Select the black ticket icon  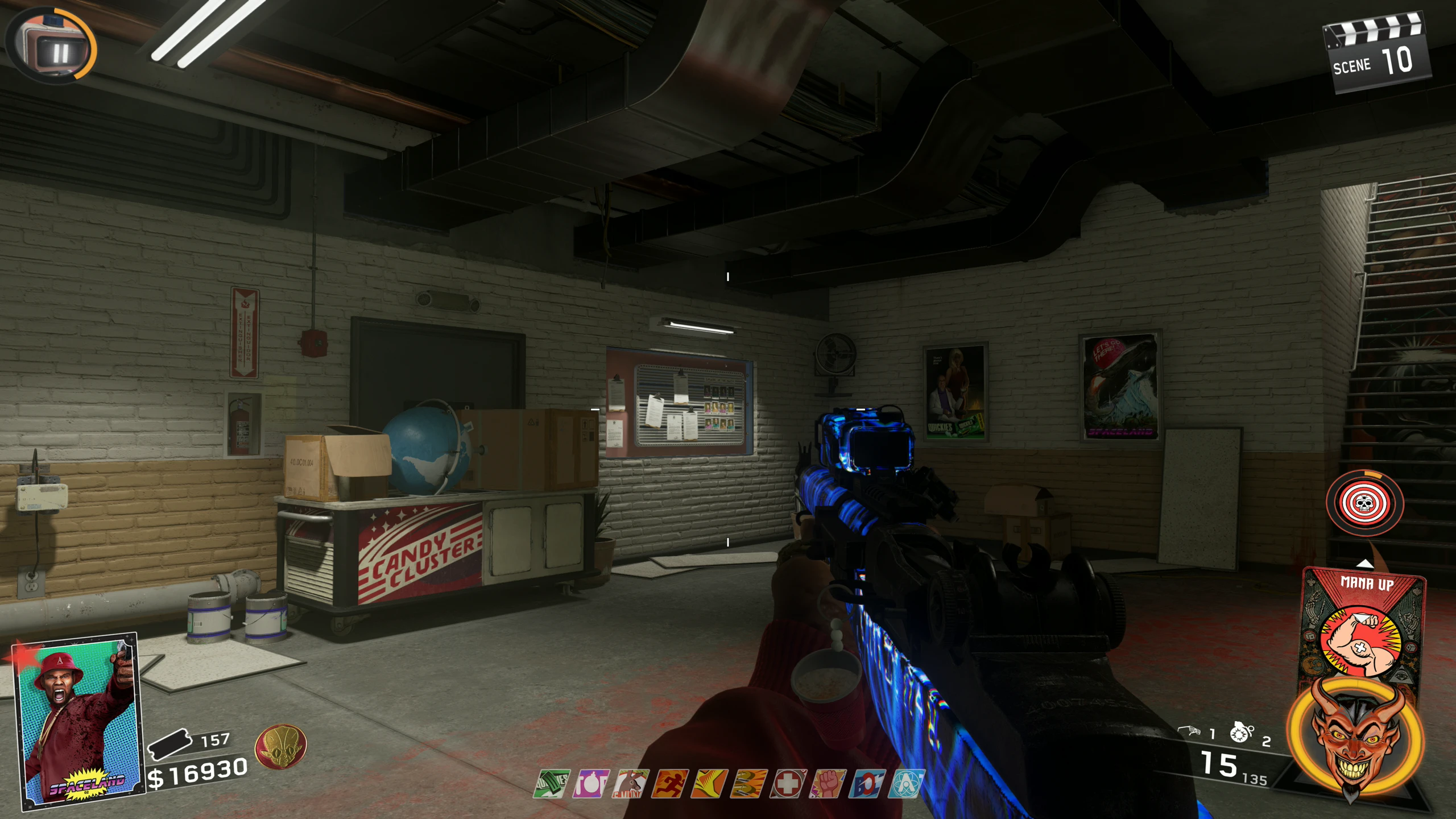pyautogui.click(x=169, y=743)
